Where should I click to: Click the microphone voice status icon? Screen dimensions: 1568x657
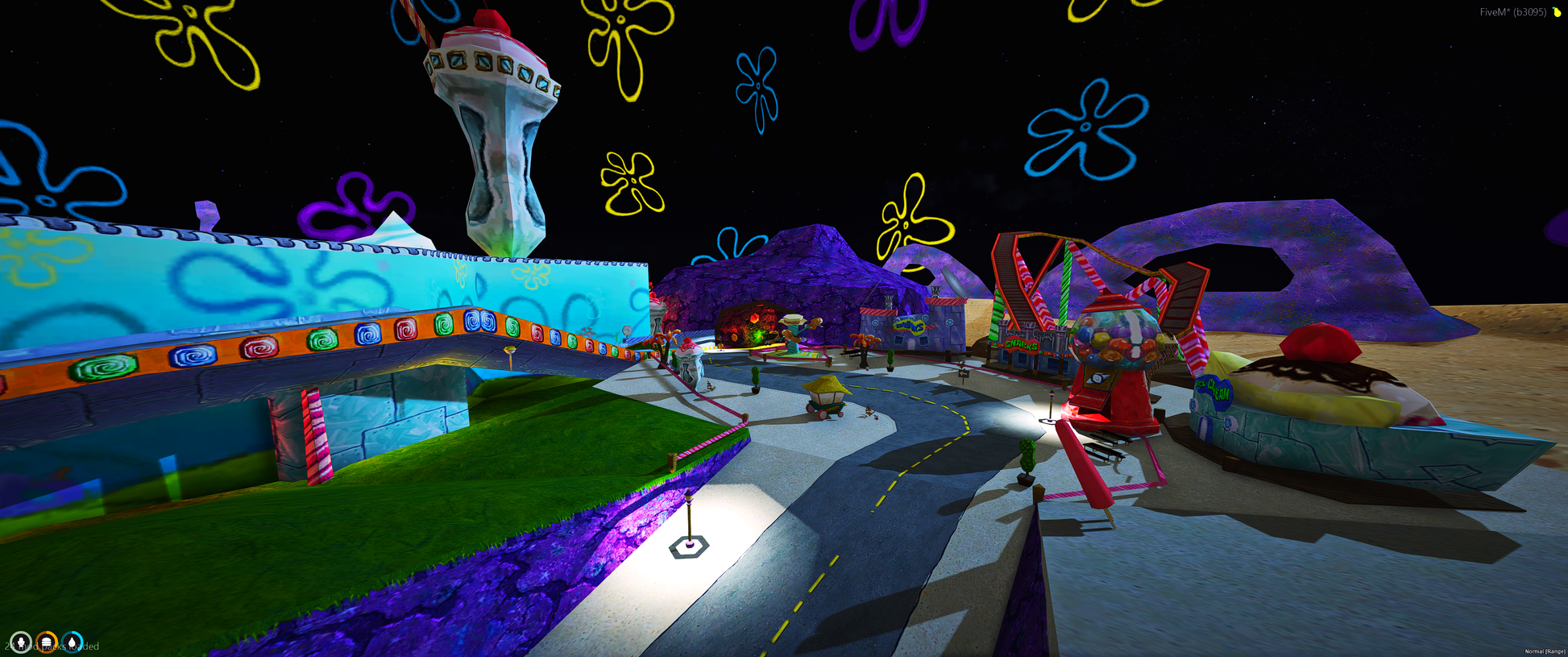click(x=21, y=642)
